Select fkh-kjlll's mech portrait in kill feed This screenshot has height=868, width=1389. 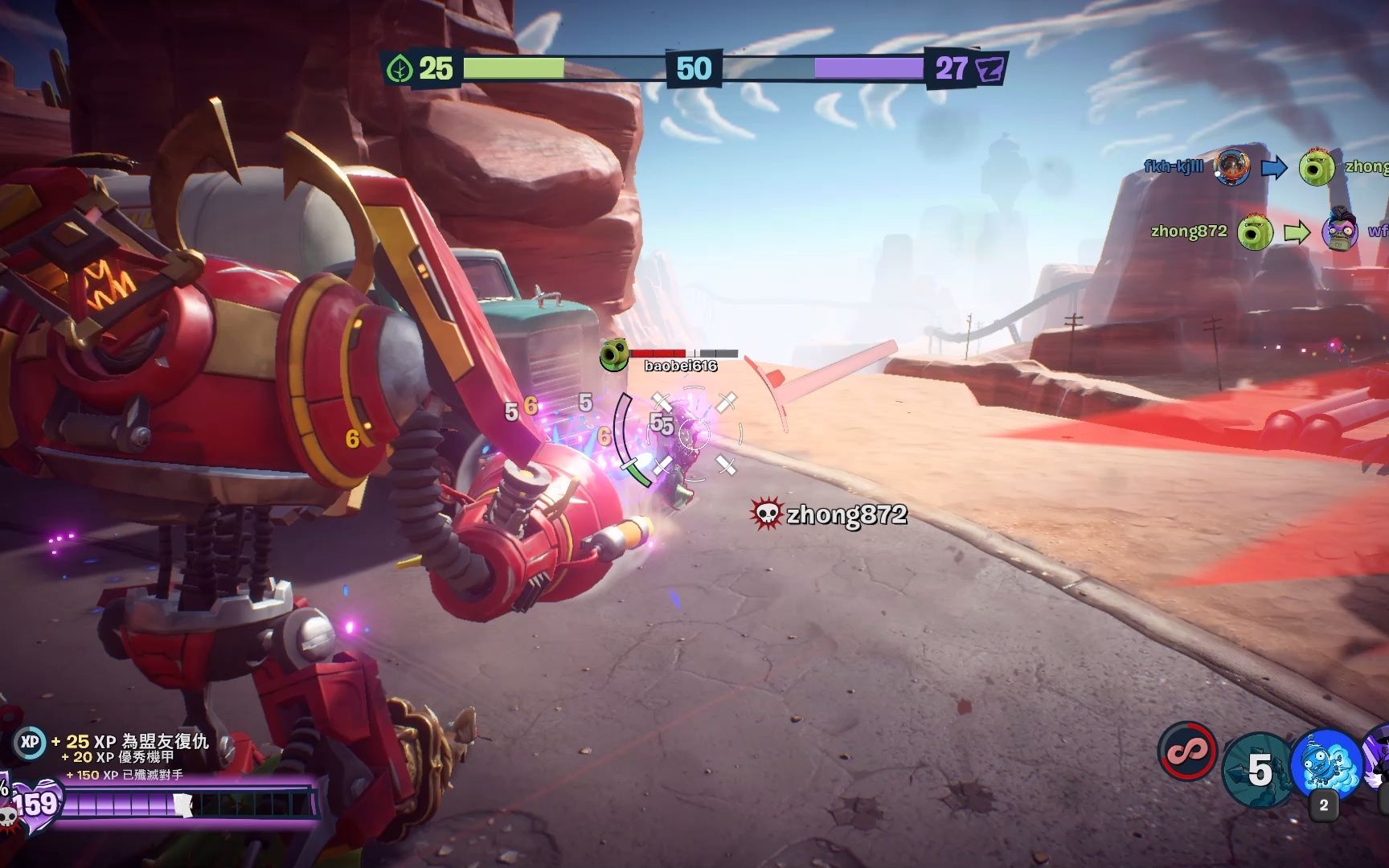pos(1232,167)
